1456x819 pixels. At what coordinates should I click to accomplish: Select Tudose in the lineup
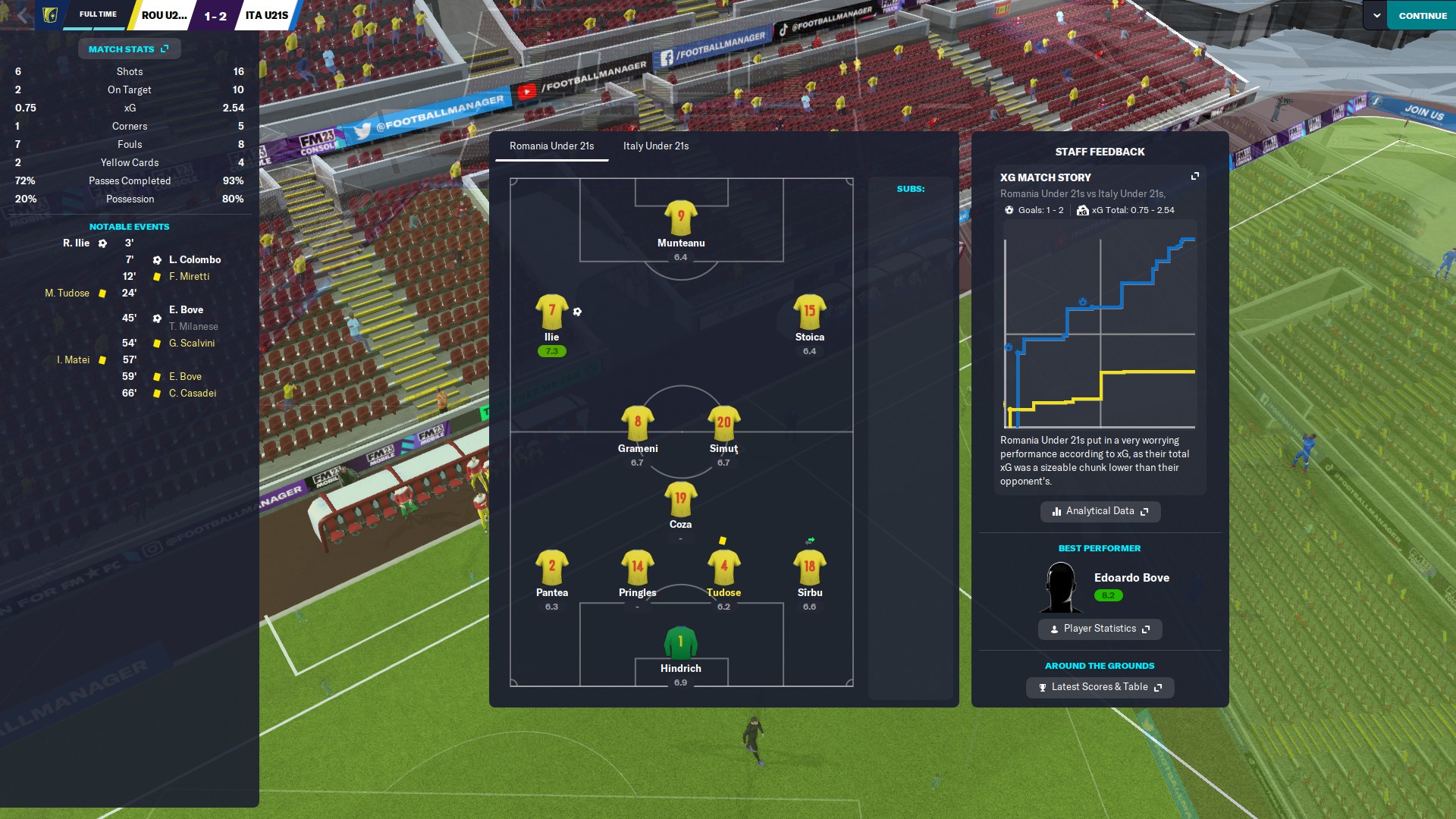[723, 569]
